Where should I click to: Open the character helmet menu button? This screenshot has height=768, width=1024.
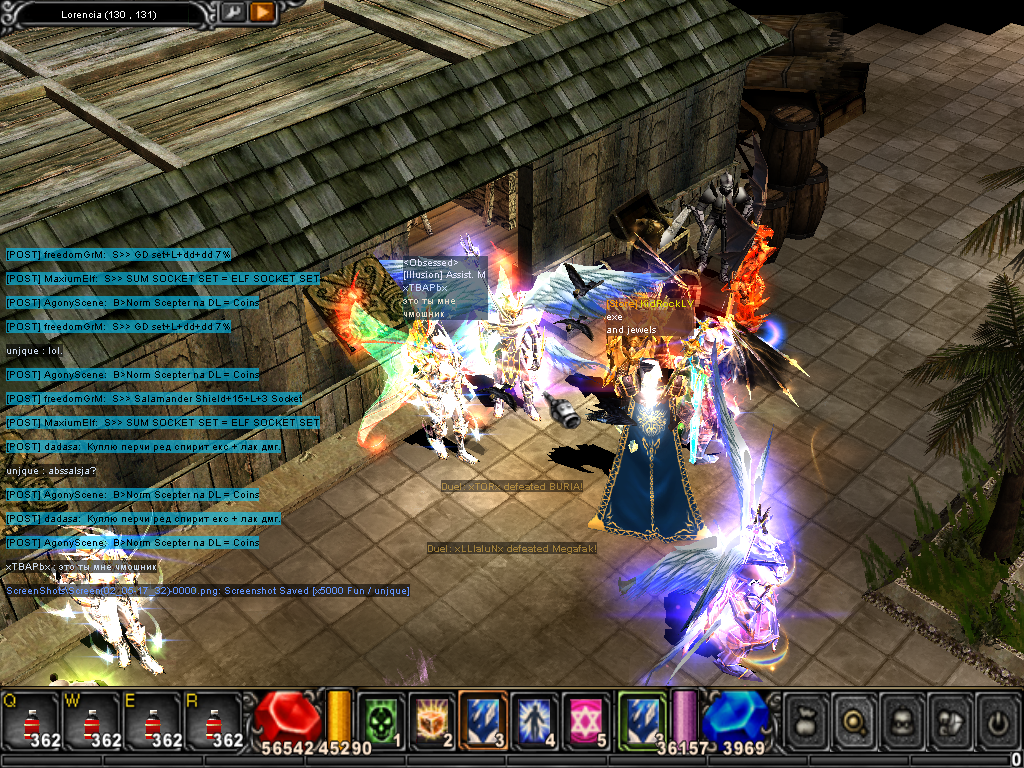click(903, 720)
